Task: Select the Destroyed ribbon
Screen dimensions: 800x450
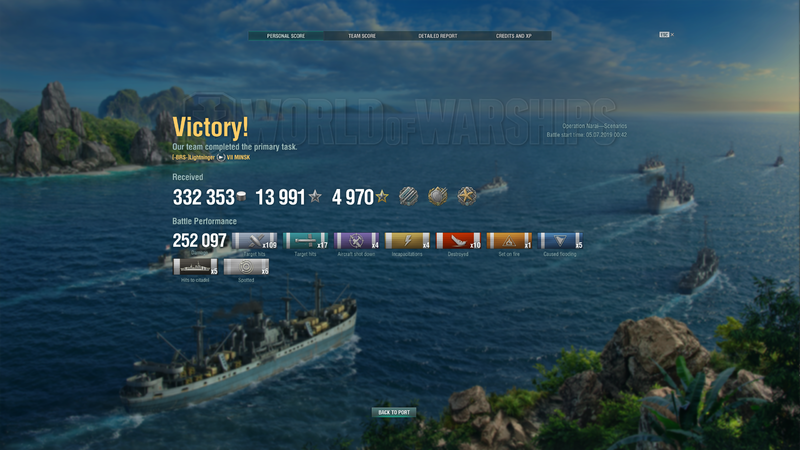Action: 459,241
